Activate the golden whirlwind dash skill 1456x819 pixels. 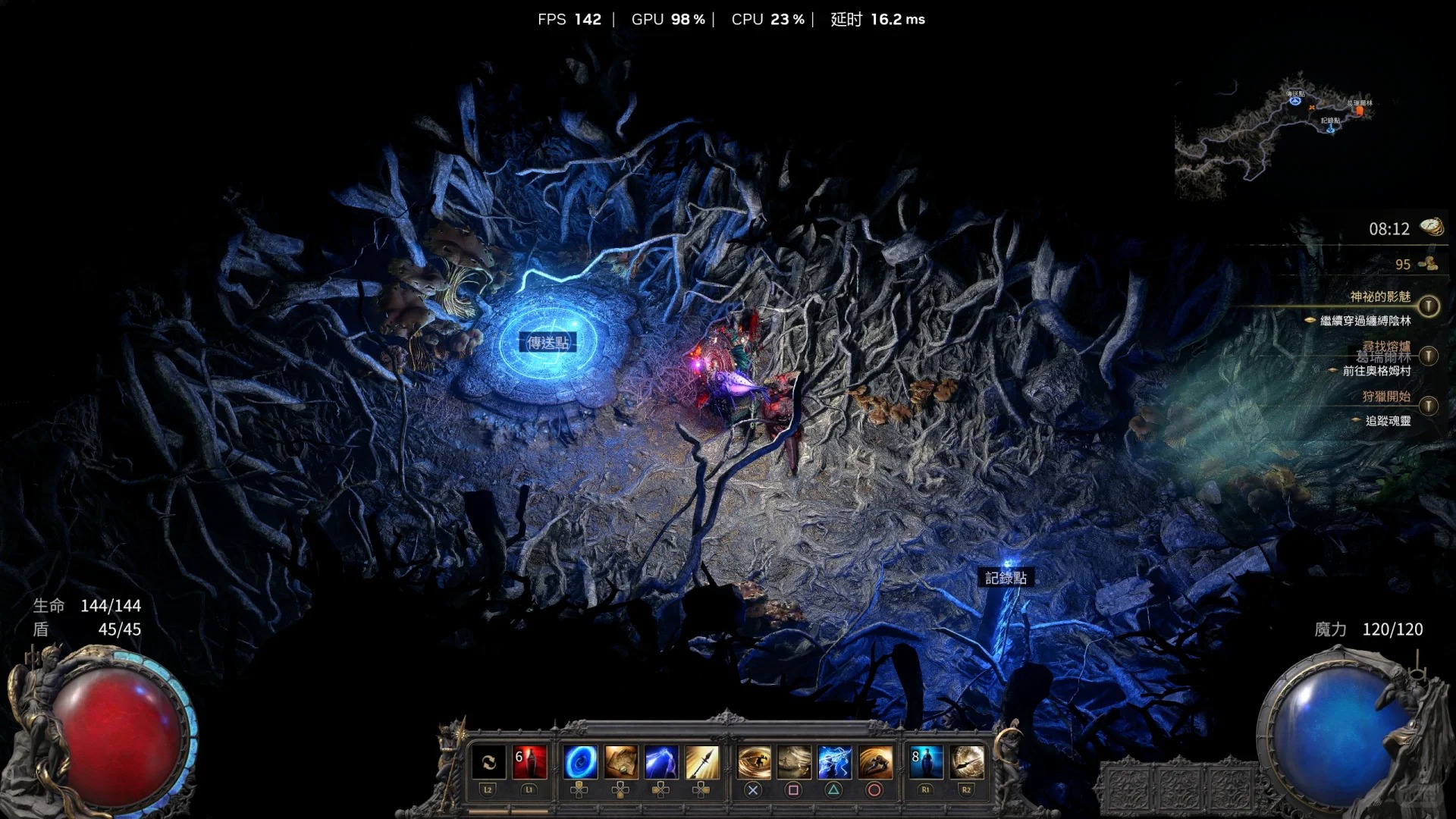pyautogui.click(x=754, y=762)
